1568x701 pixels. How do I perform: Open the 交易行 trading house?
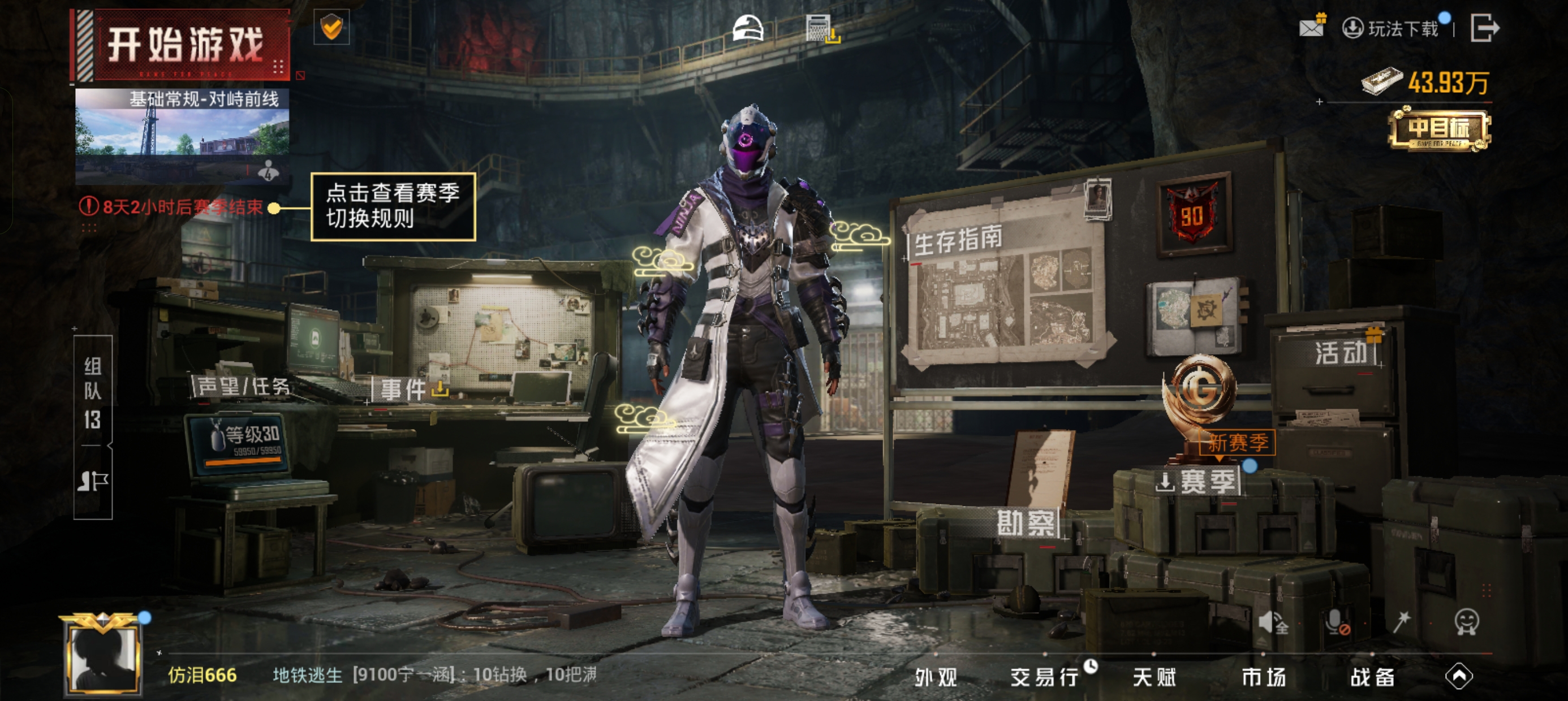pos(1045,677)
